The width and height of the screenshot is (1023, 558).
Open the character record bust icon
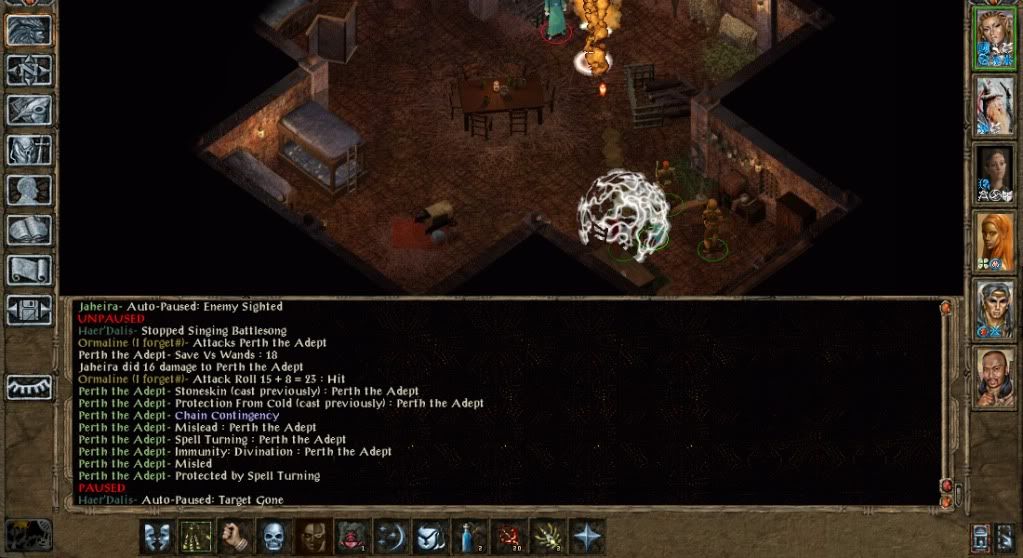[30, 191]
